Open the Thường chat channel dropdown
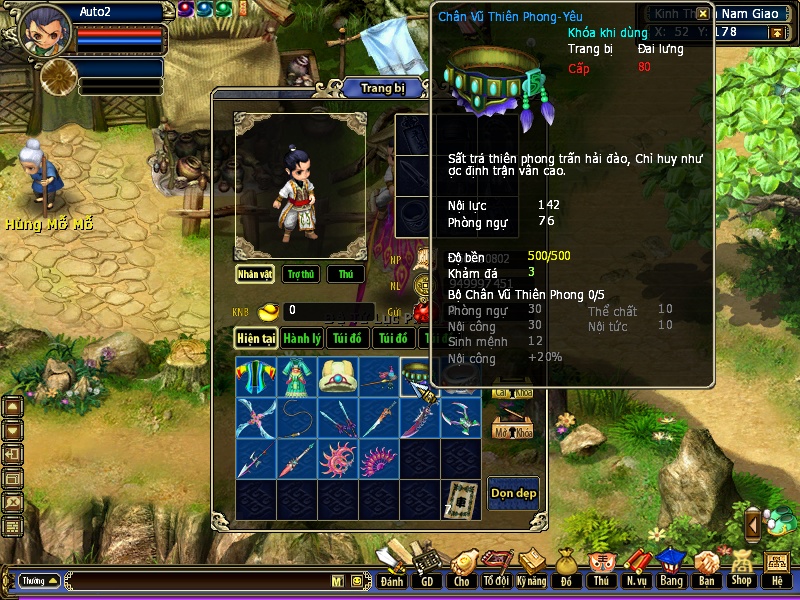This screenshot has height=600, width=800. coord(39,581)
